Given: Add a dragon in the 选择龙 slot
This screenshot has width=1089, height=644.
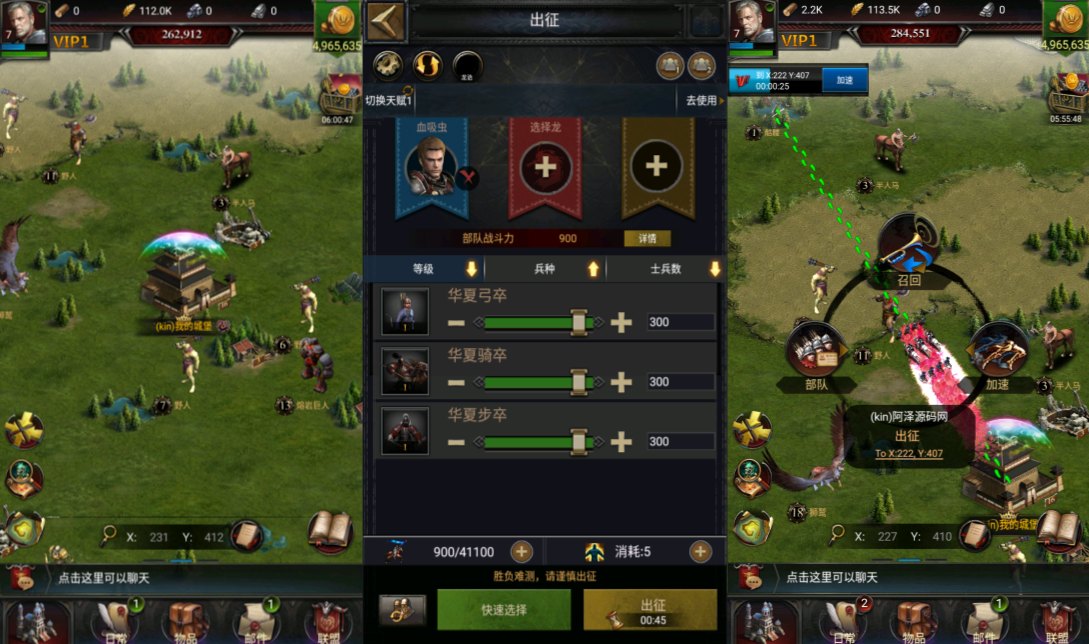Looking at the screenshot, I should pos(546,166).
